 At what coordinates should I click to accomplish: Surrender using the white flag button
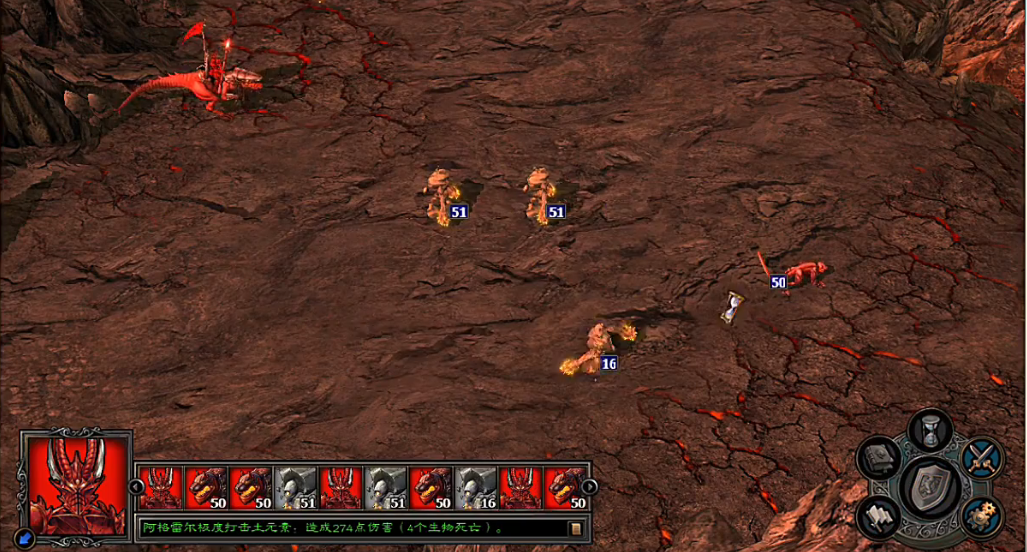(x=879, y=516)
